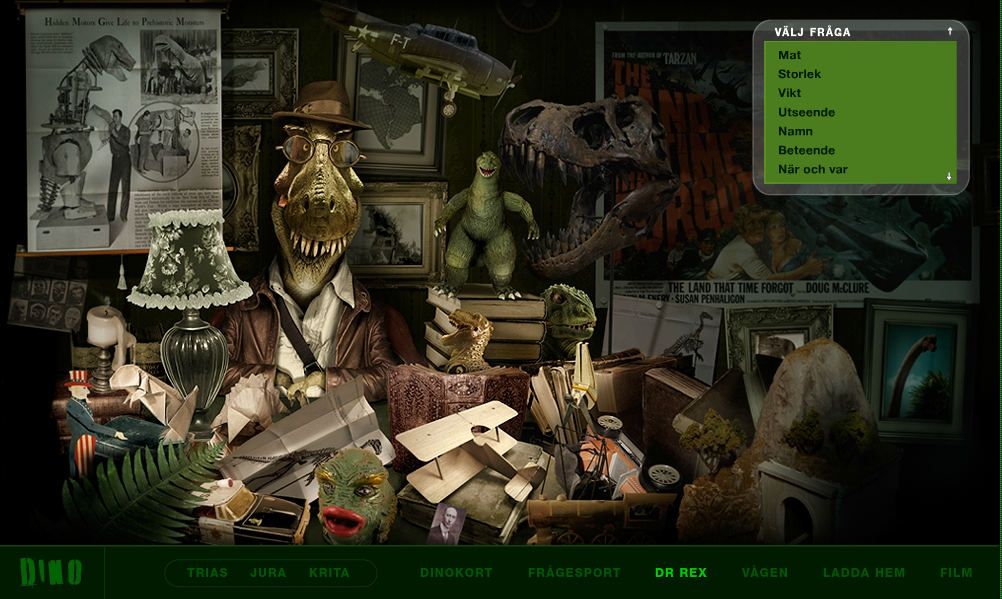
Task: Open the VÅGEN section
Action: coord(765,573)
